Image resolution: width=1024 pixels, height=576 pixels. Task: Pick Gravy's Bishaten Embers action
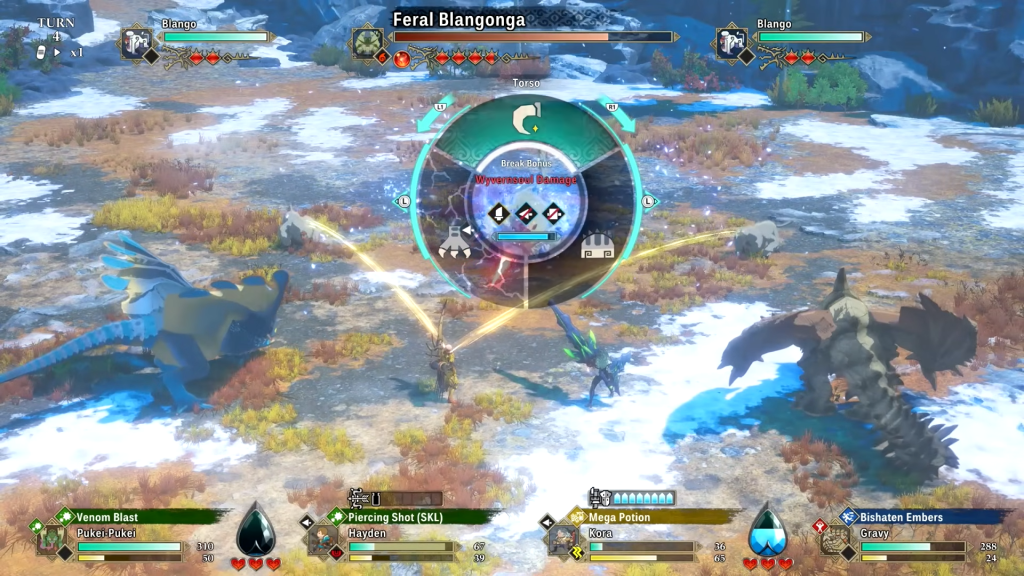click(x=925, y=517)
